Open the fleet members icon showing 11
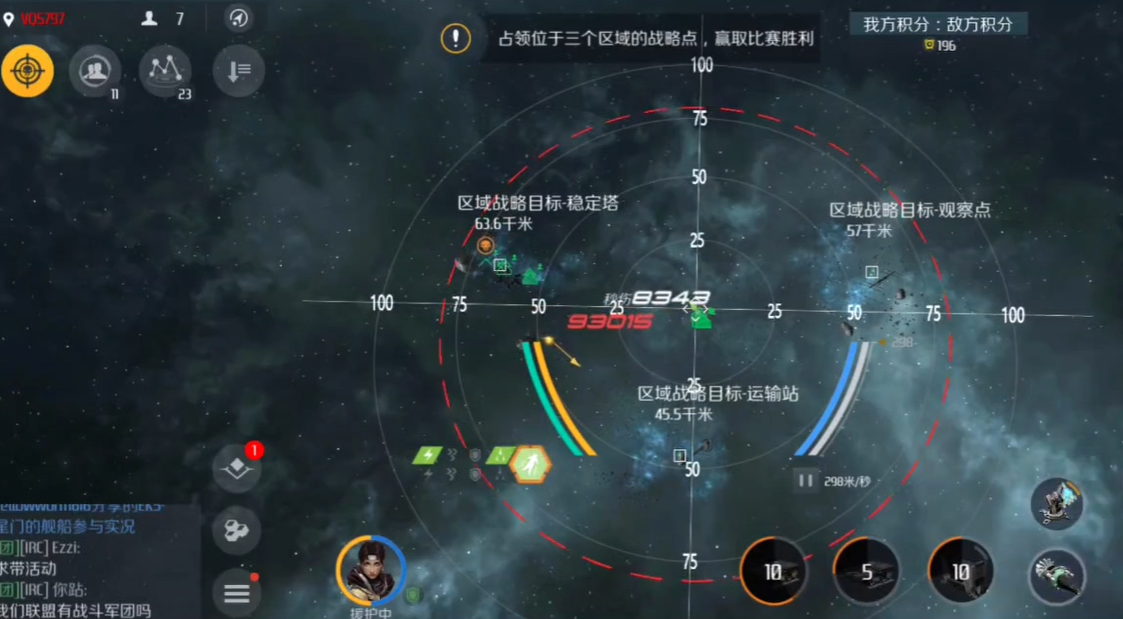This screenshot has width=1123, height=619. tap(95, 71)
